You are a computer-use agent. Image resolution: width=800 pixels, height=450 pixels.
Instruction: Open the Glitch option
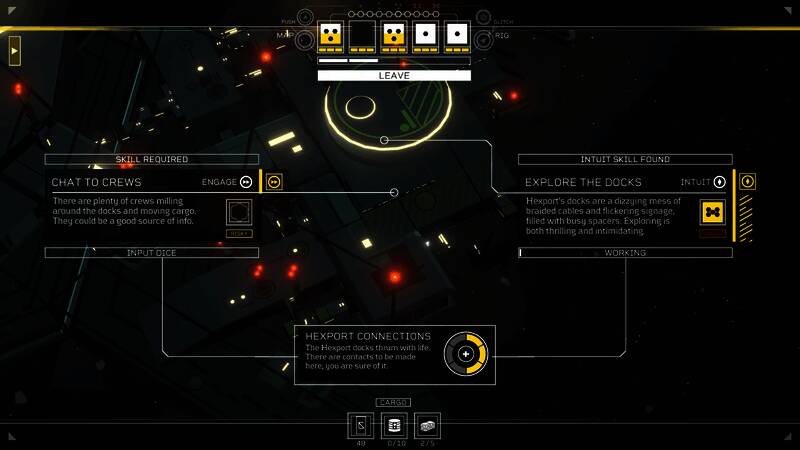tap(483, 18)
